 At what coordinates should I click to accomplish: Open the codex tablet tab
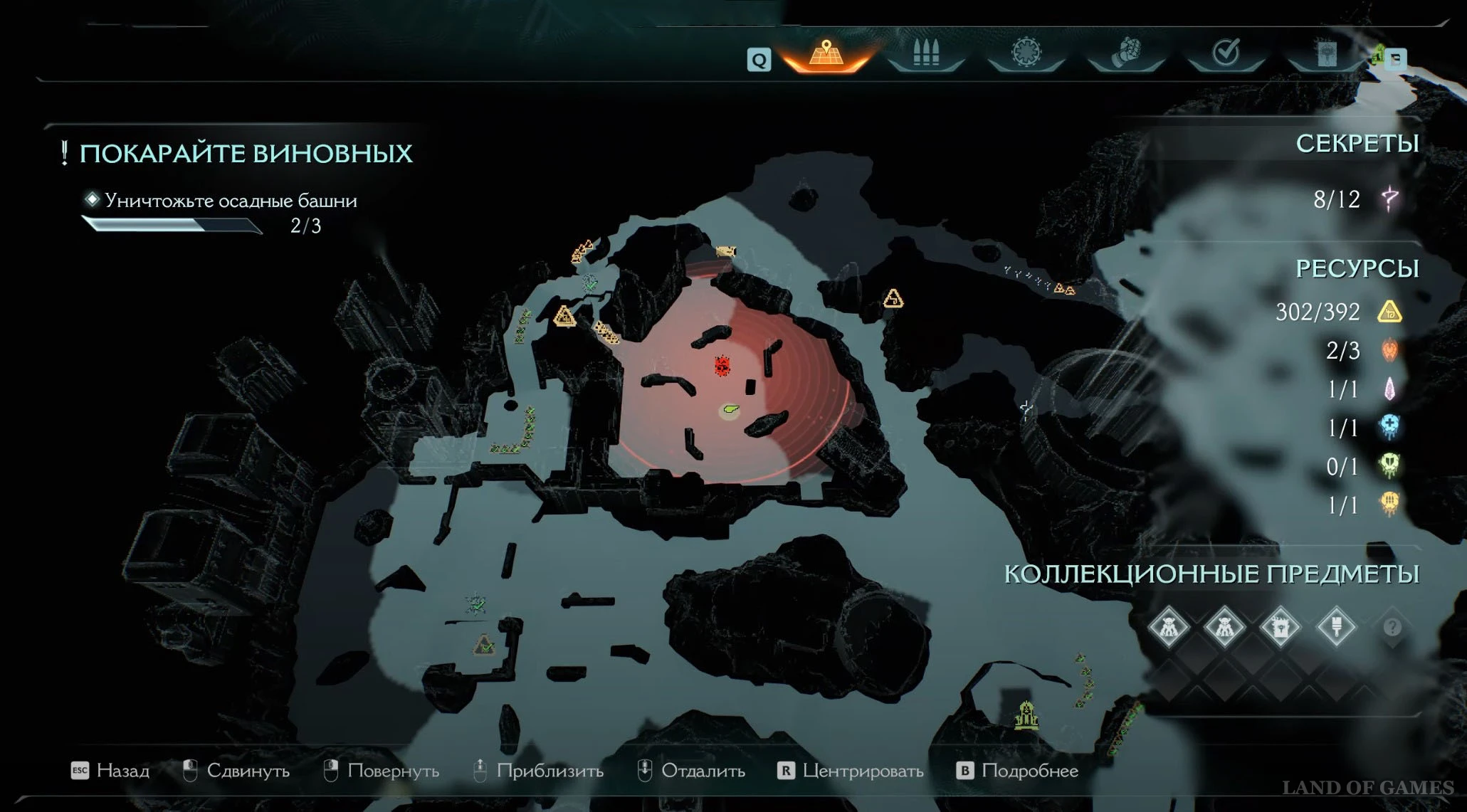pos(1325,54)
